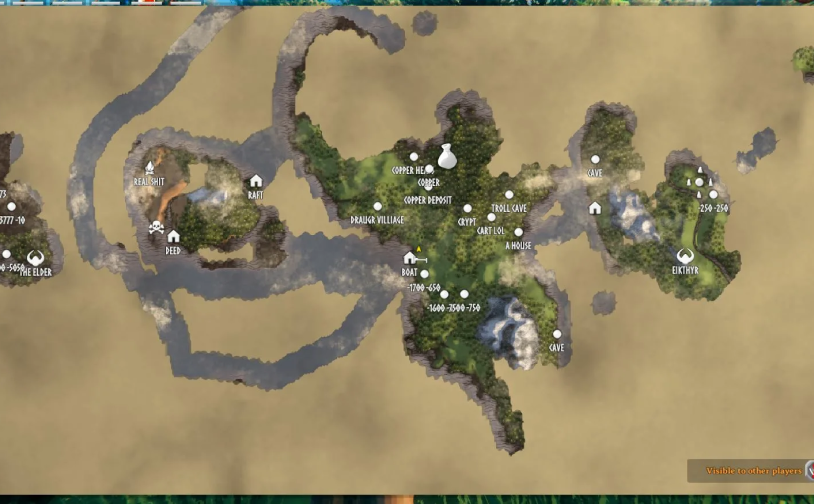Select the -1700 -650 coordinate pin
The image size is (814, 504).
pyautogui.click(x=424, y=274)
